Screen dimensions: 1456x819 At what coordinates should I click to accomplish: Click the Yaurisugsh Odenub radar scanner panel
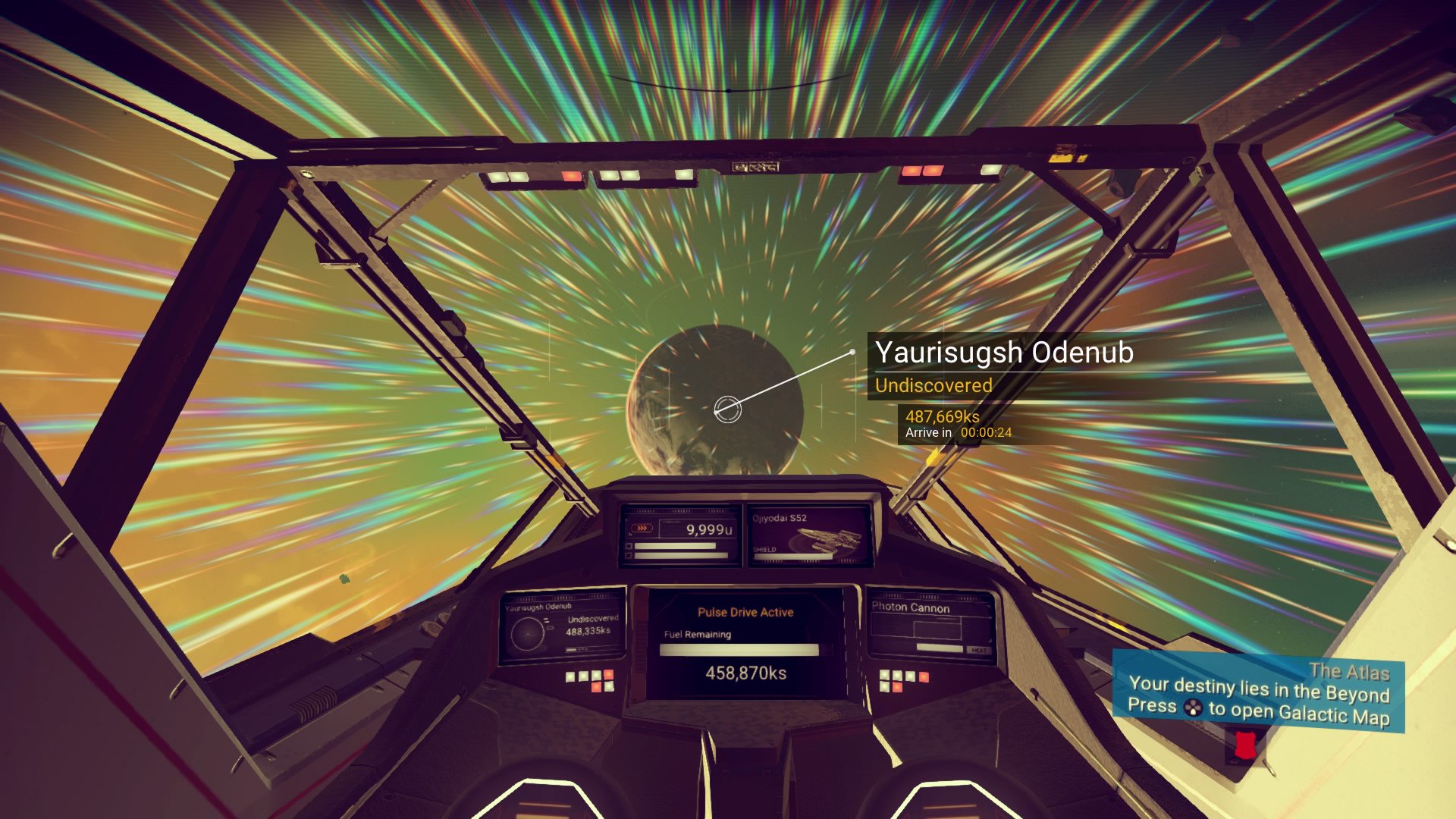[x=563, y=626]
